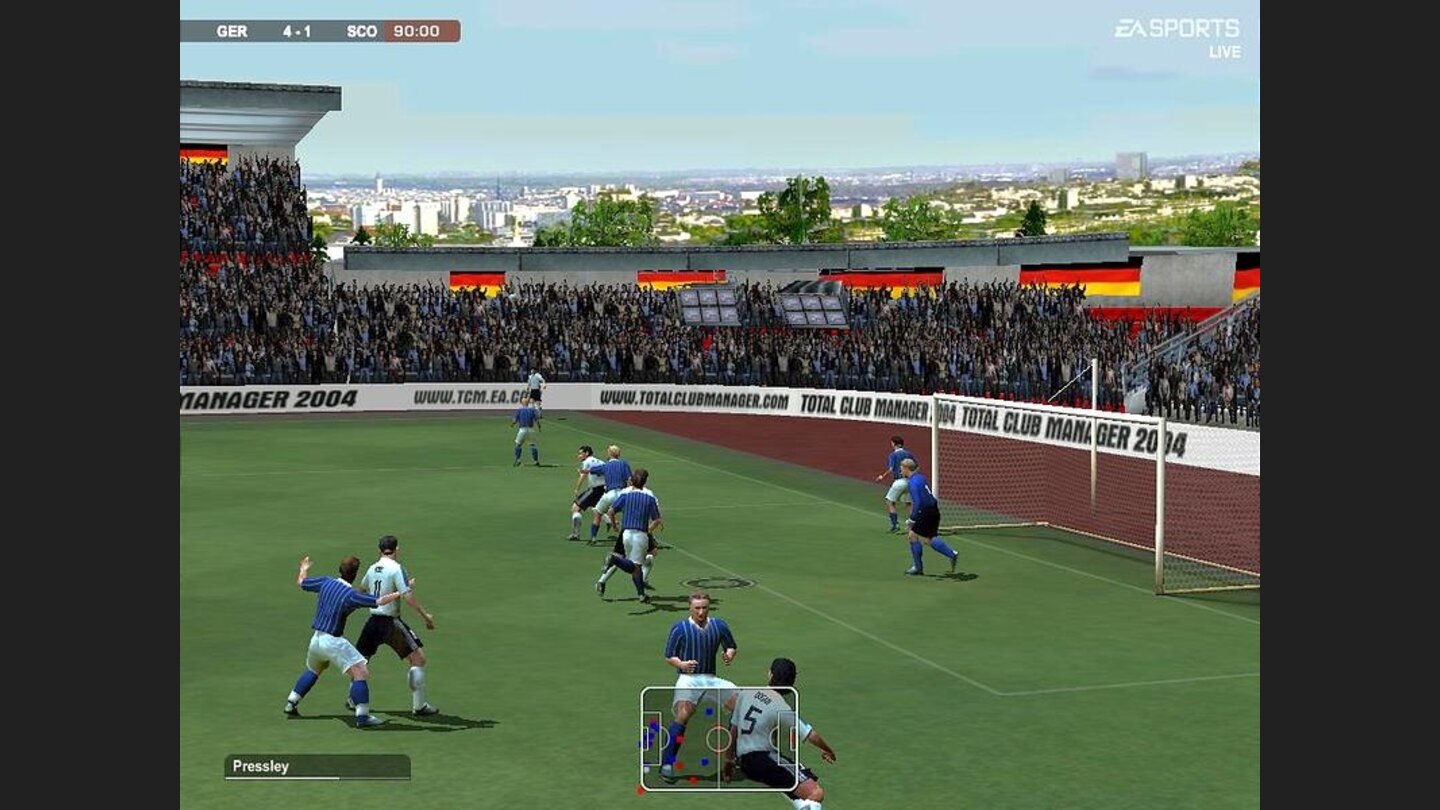Click the GER team abbreviation on the scoreboard
Viewport: 1440px width, 810px height.
click(x=231, y=30)
